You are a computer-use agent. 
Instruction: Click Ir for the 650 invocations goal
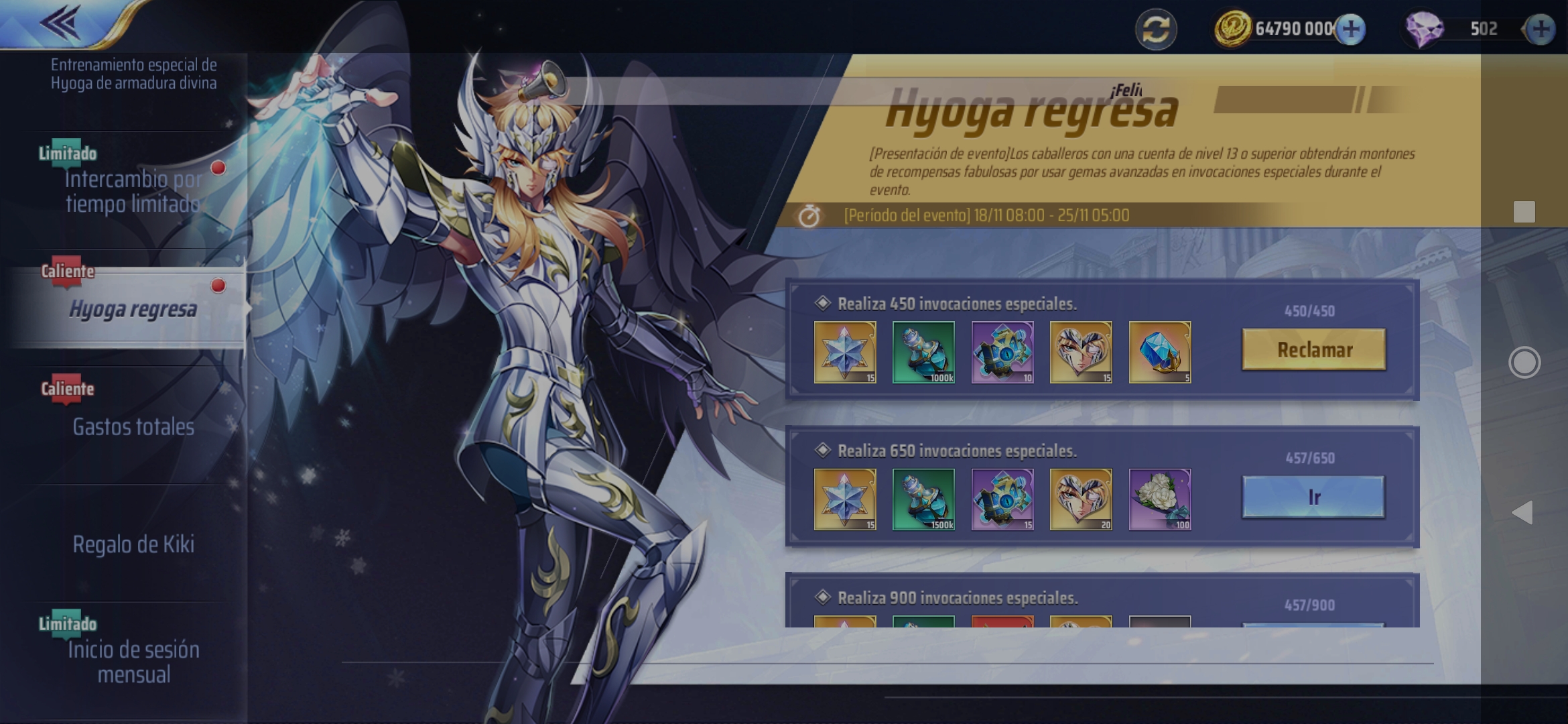[1313, 497]
